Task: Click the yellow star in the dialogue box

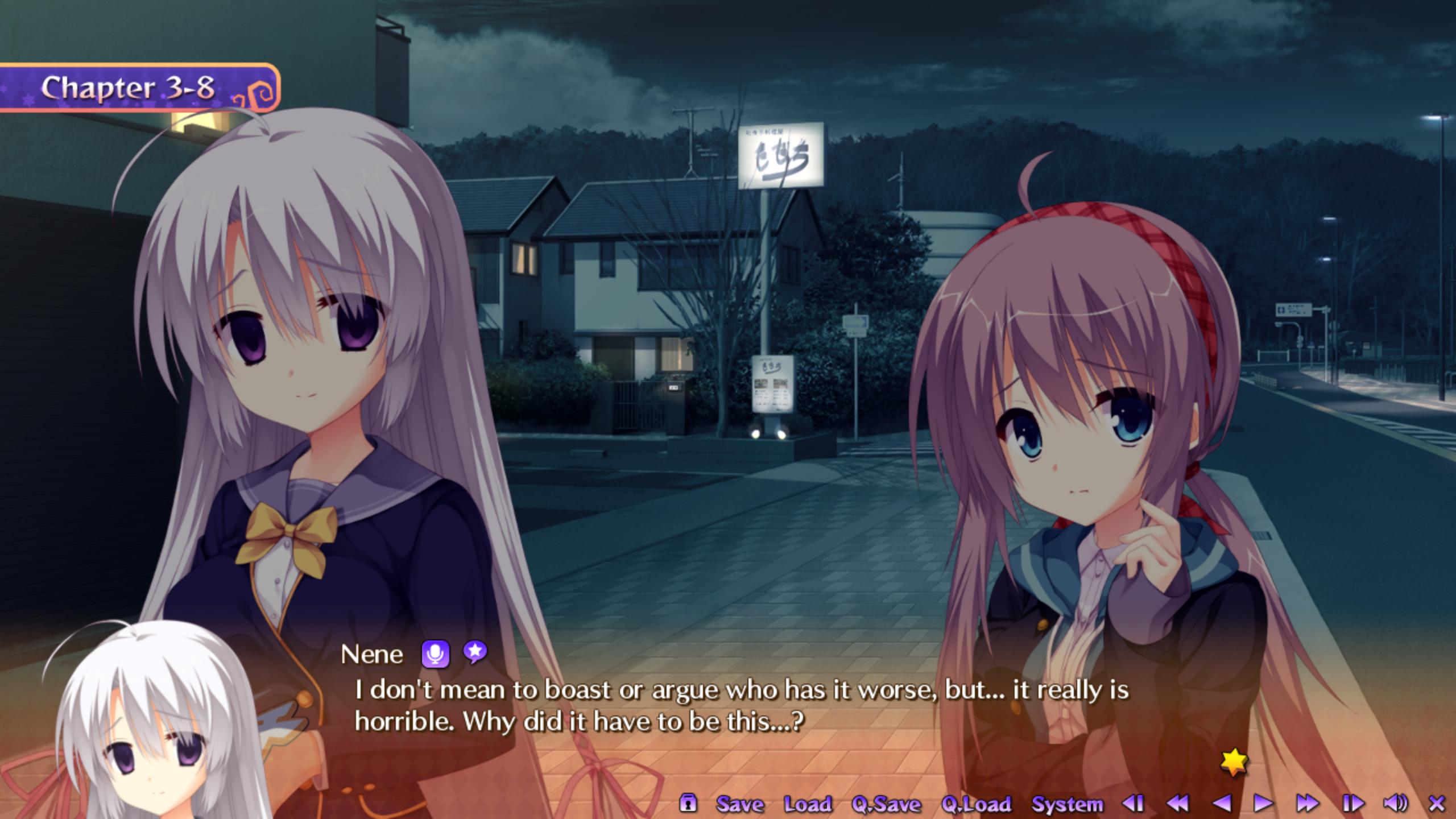Action: click(x=1234, y=762)
